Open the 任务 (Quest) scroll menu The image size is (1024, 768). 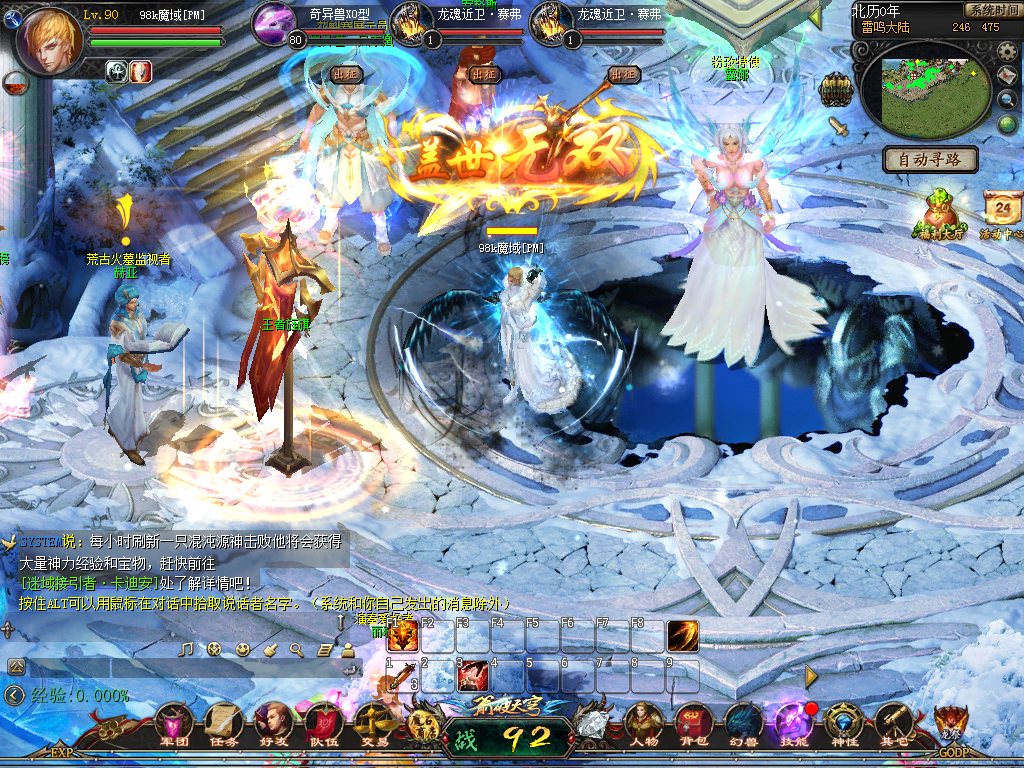pyautogui.click(x=225, y=722)
